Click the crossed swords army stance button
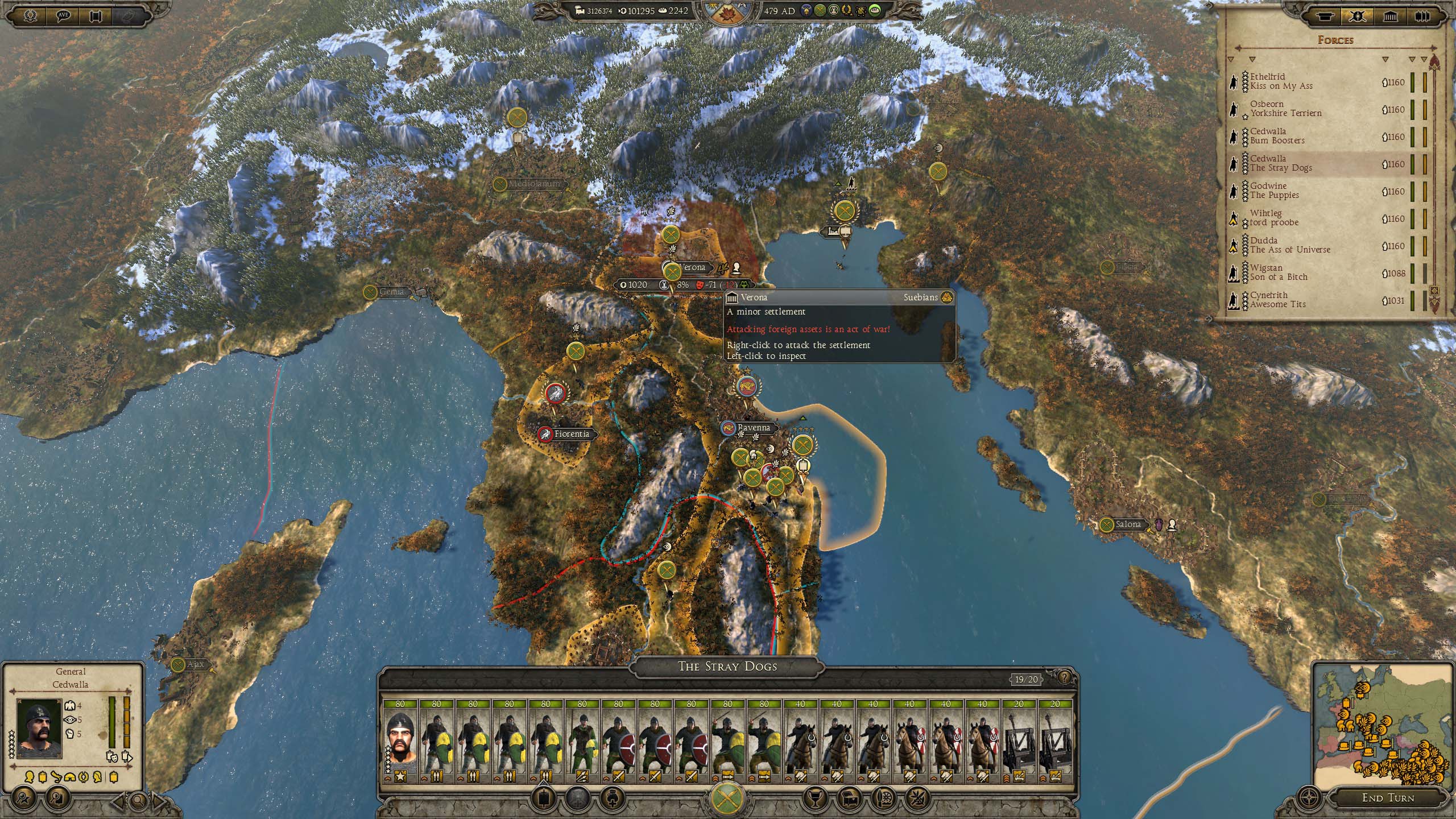Screen dimensions: 1456x819 coord(727,797)
